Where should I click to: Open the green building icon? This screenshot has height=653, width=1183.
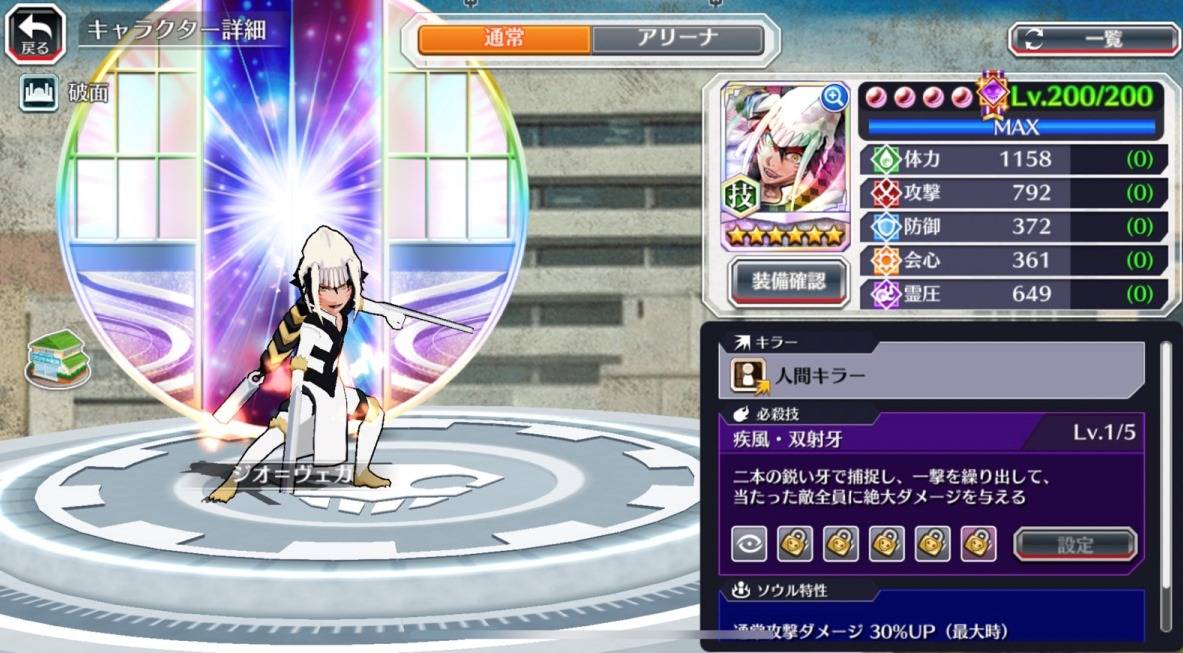click(x=58, y=358)
